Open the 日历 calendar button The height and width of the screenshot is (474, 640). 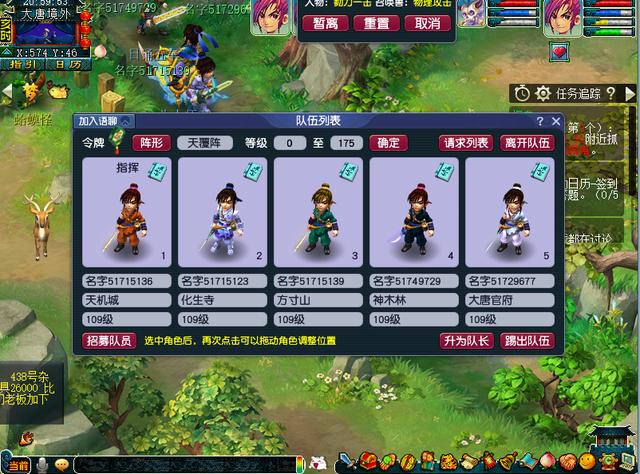[68, 64]
